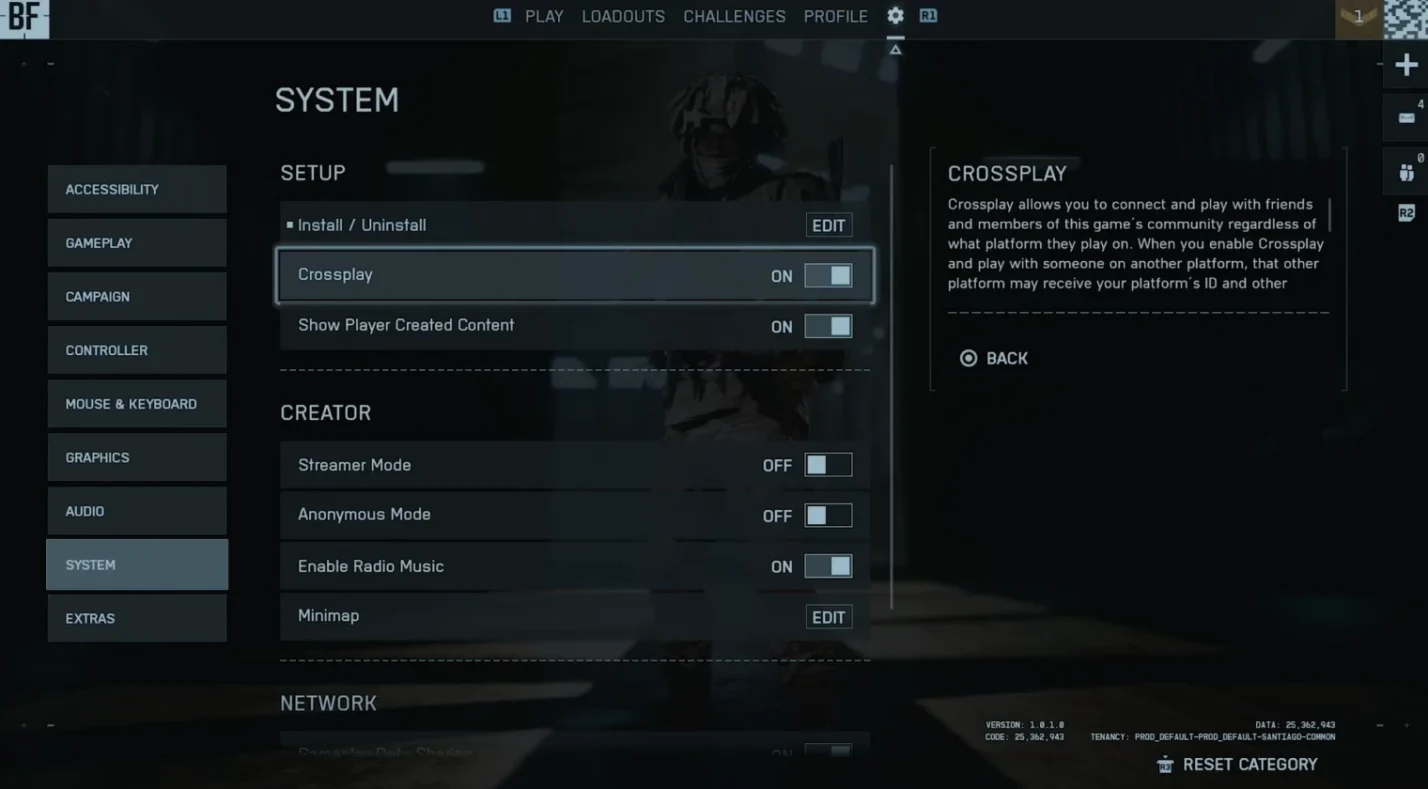Image resolution: width=1428 pixels, height=789 pixels.
Task: Open the Accessibility settings category
Action: 136,189
